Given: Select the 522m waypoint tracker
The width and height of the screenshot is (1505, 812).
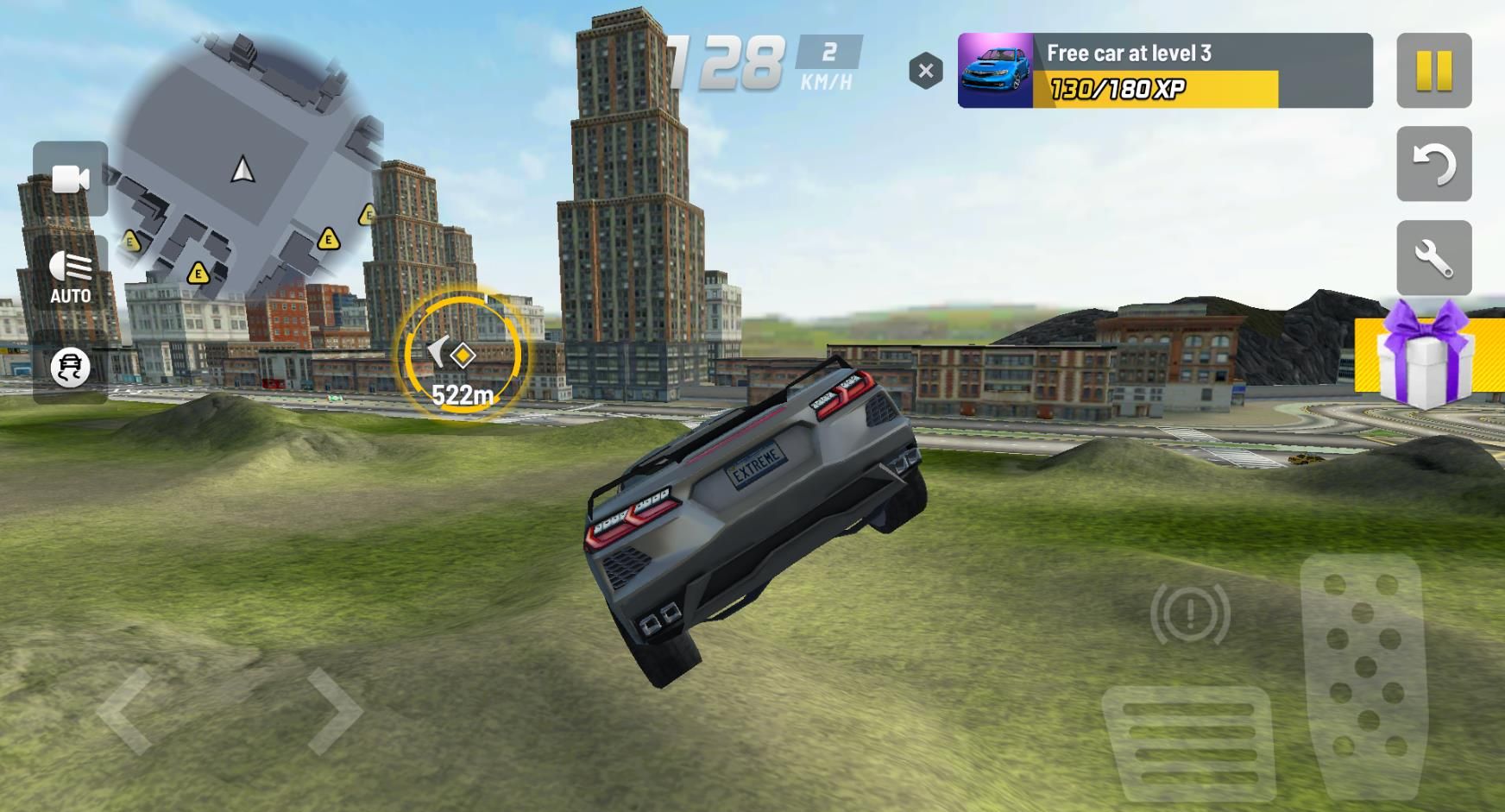Looking at the screenshot, I should click(463, 356).
